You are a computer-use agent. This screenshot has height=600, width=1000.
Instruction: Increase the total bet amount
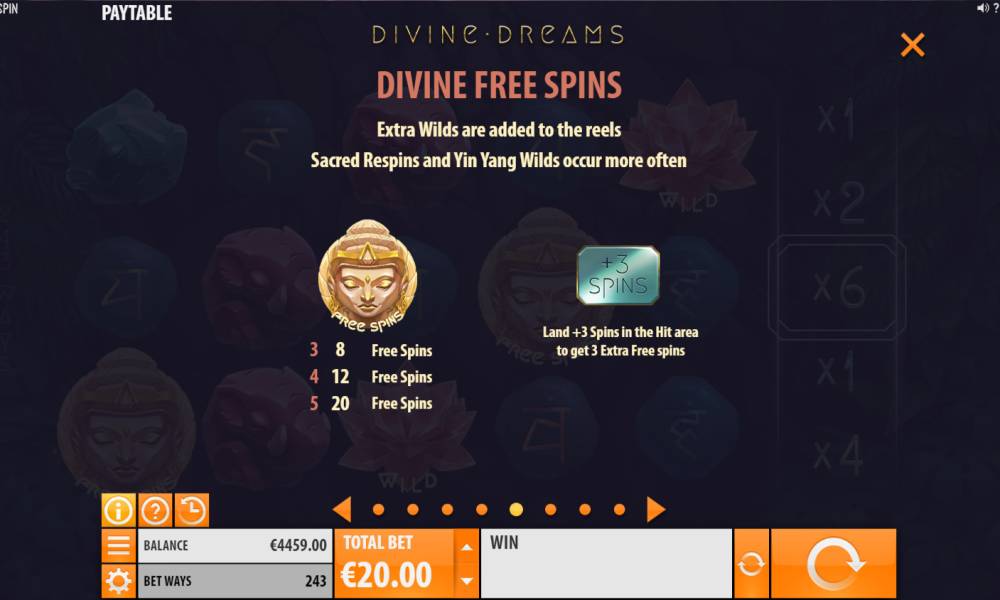[x=466, y=546]
